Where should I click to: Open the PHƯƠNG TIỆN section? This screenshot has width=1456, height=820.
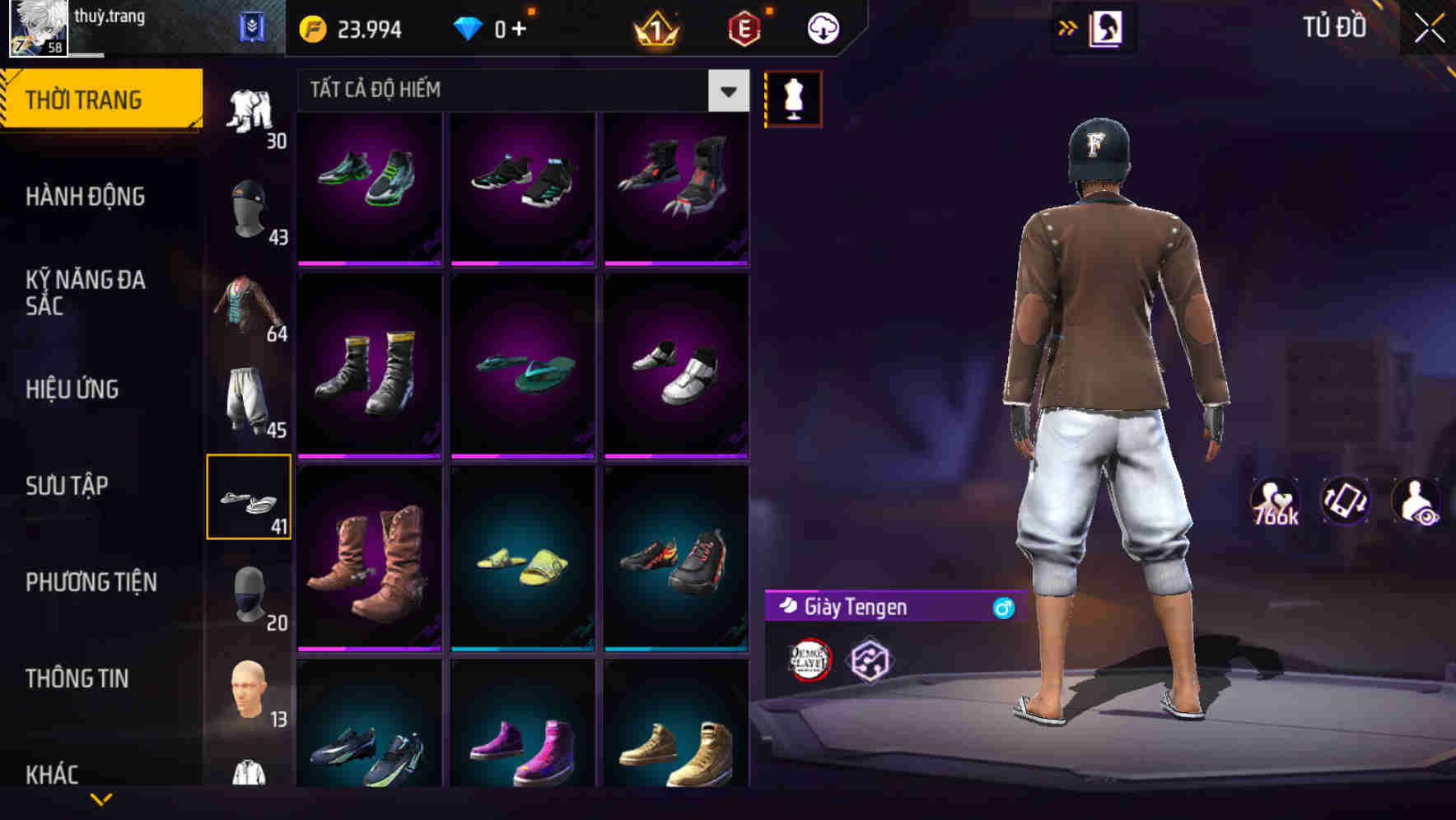91,582
